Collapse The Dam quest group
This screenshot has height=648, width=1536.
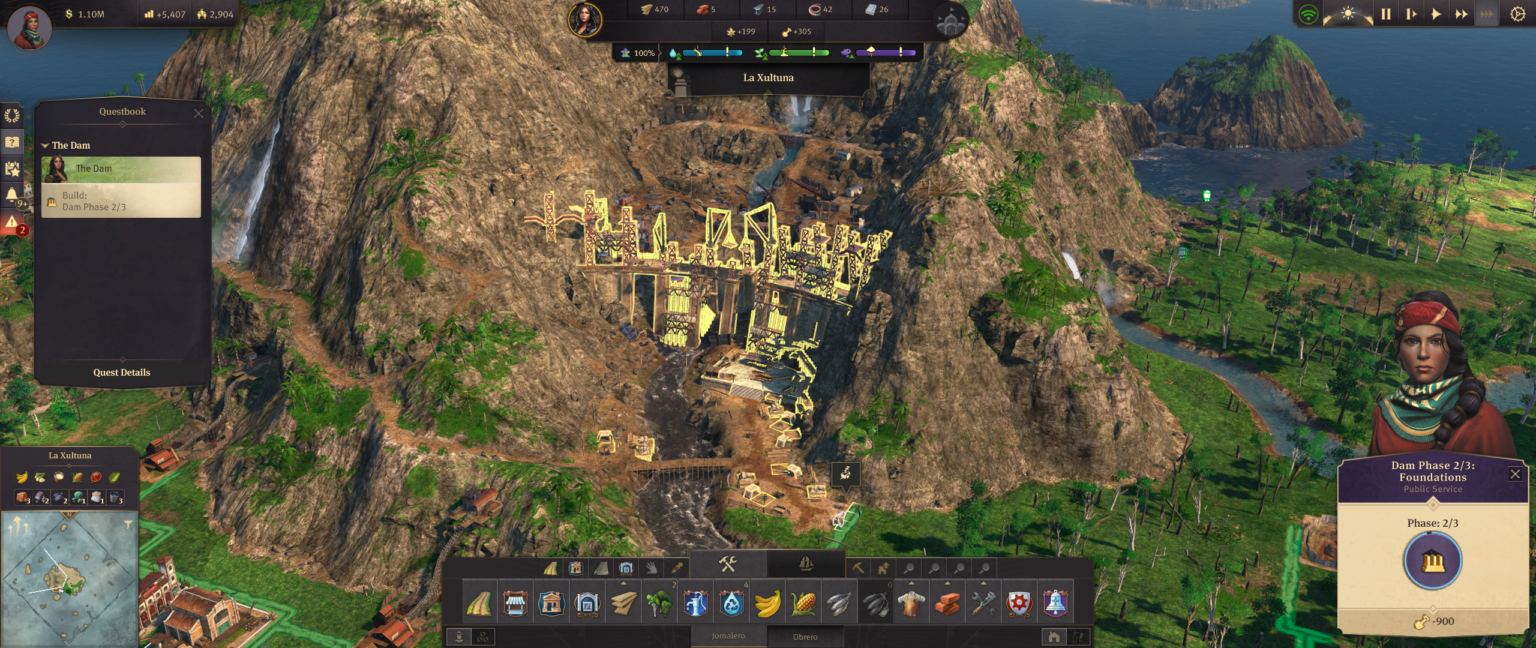[46, 146]
